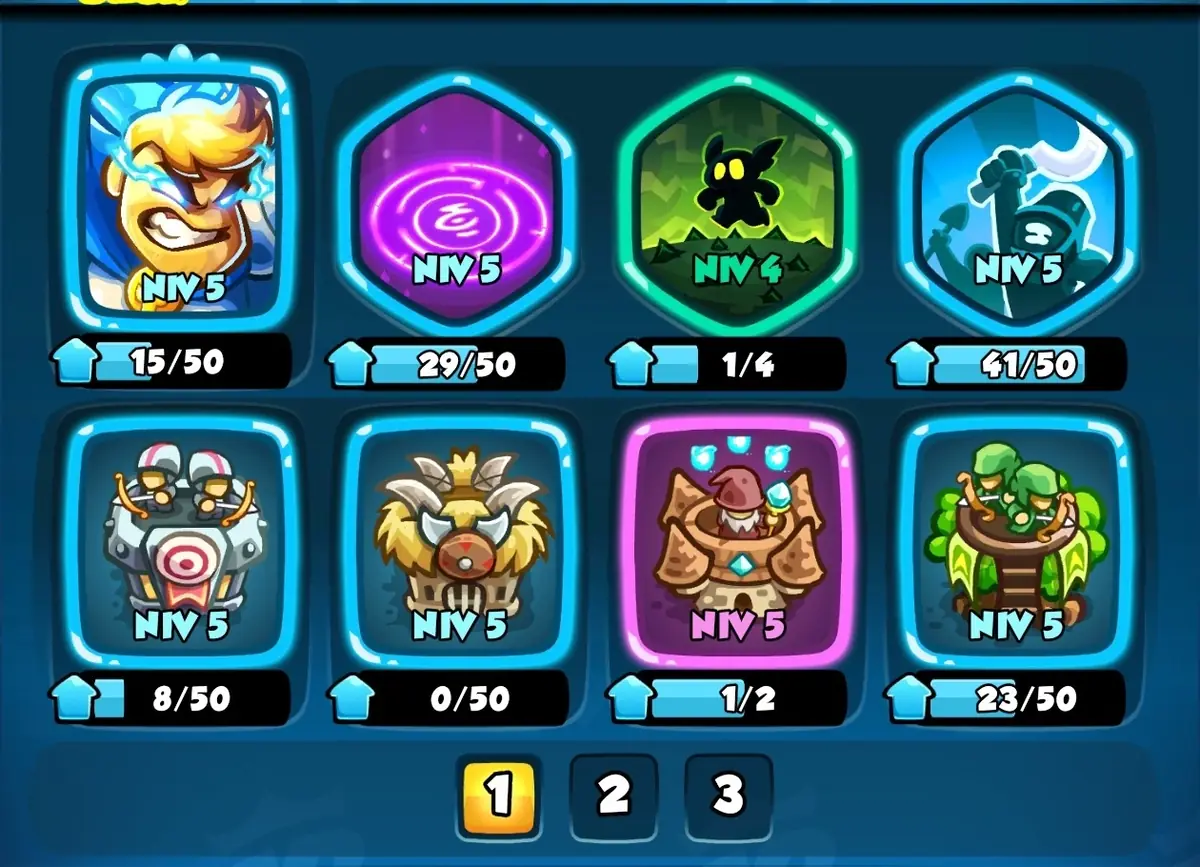Upgrade the tower showing 23/50 progress
Image resolution: width=1200 pixels, height=867 pixels.
(x=912, y=697)
